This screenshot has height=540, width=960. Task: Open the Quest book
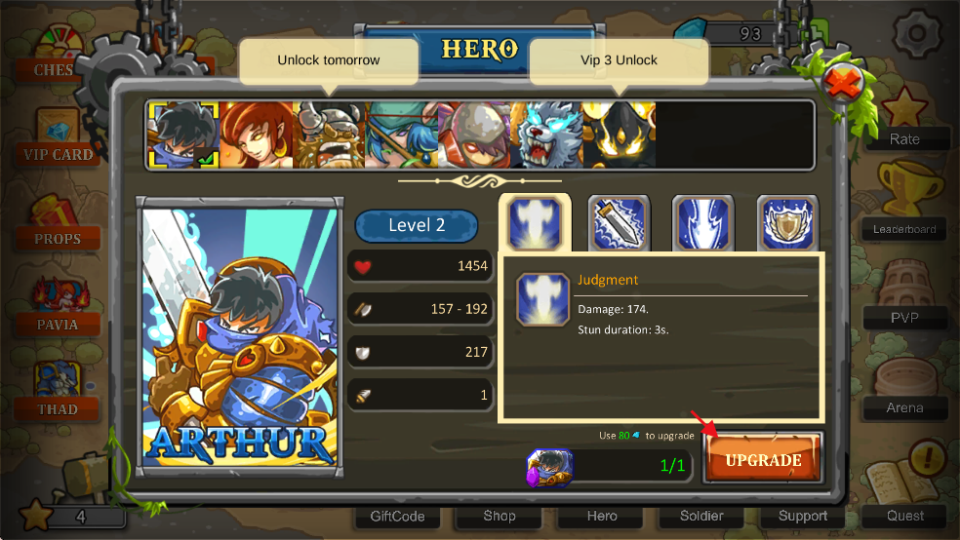[x=905, y=495]
